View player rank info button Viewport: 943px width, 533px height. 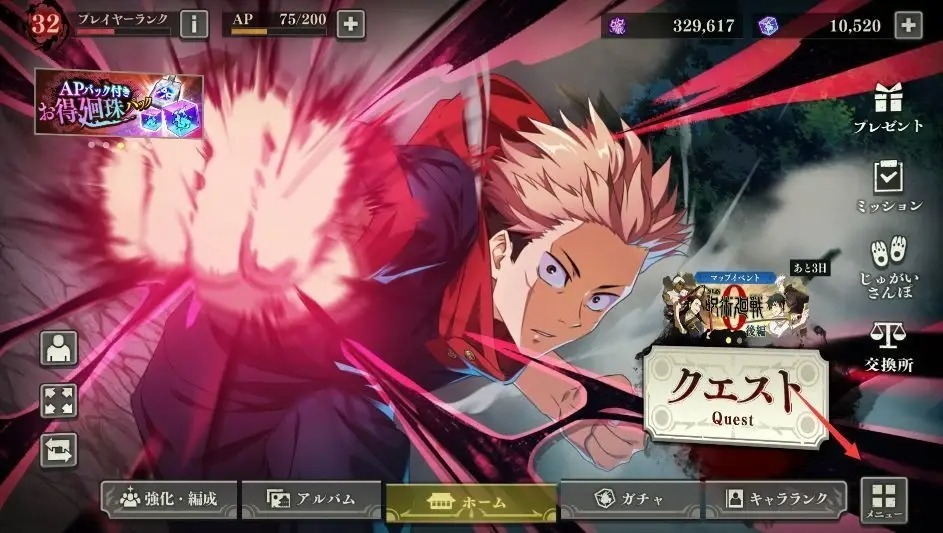[194, 23]
